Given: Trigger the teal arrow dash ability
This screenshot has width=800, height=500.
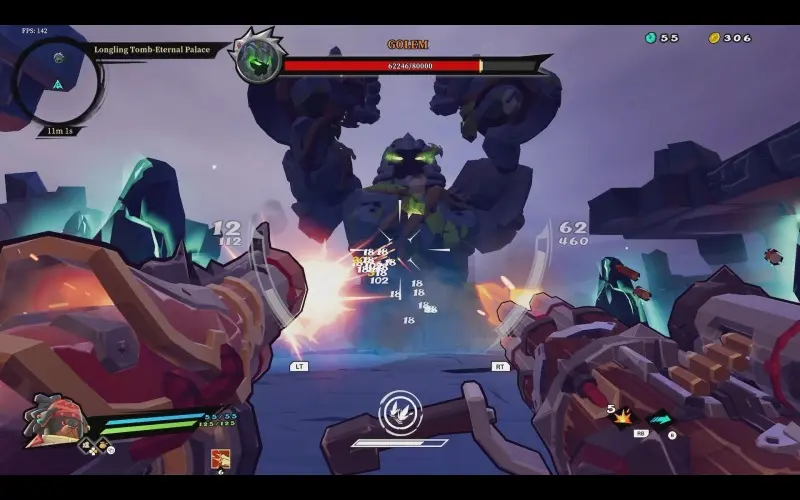Looking at the screenshot, I should [x=660, y=420].
